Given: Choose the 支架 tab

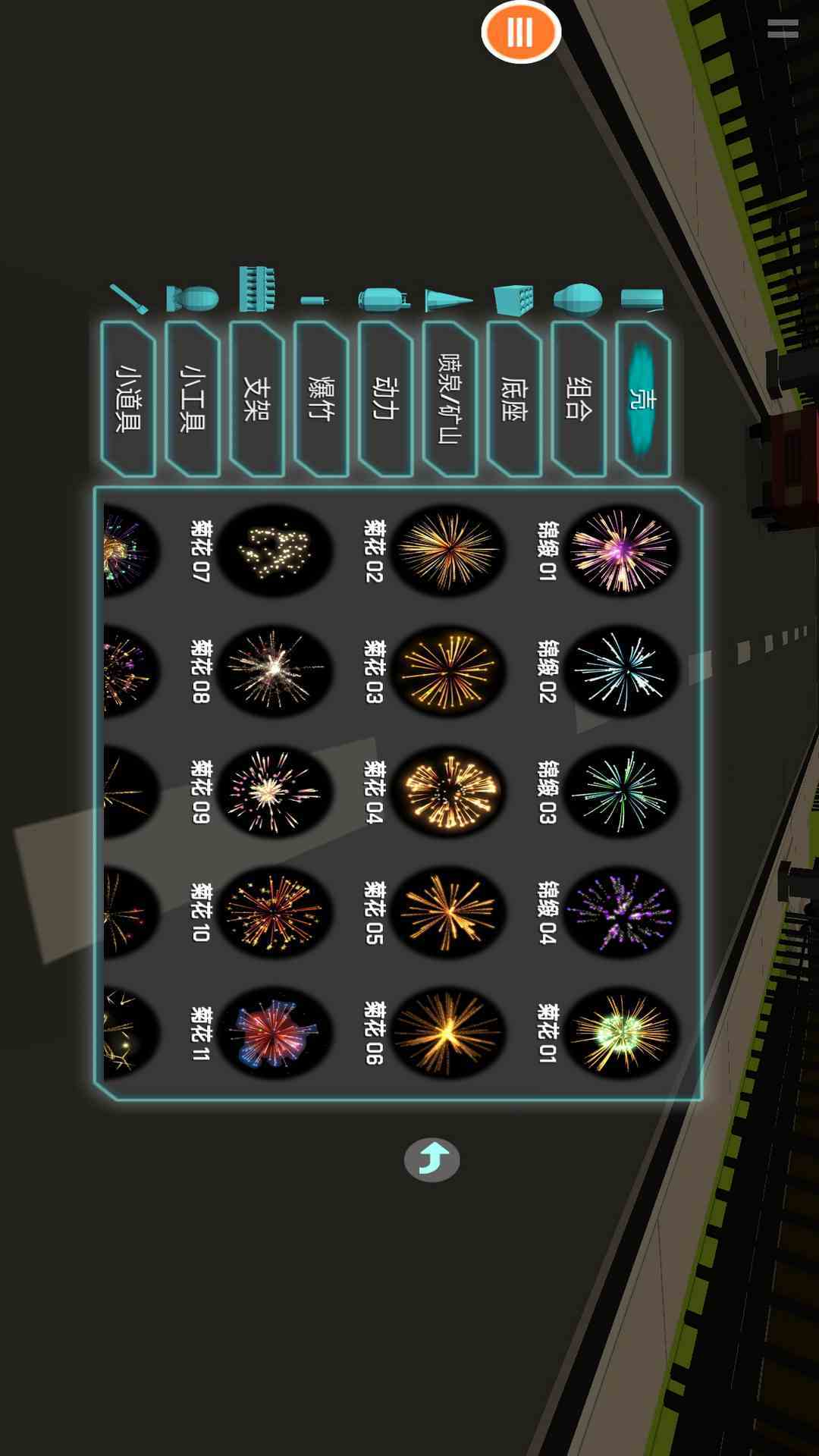Looking at the screenshot, I should pos(256,399).
